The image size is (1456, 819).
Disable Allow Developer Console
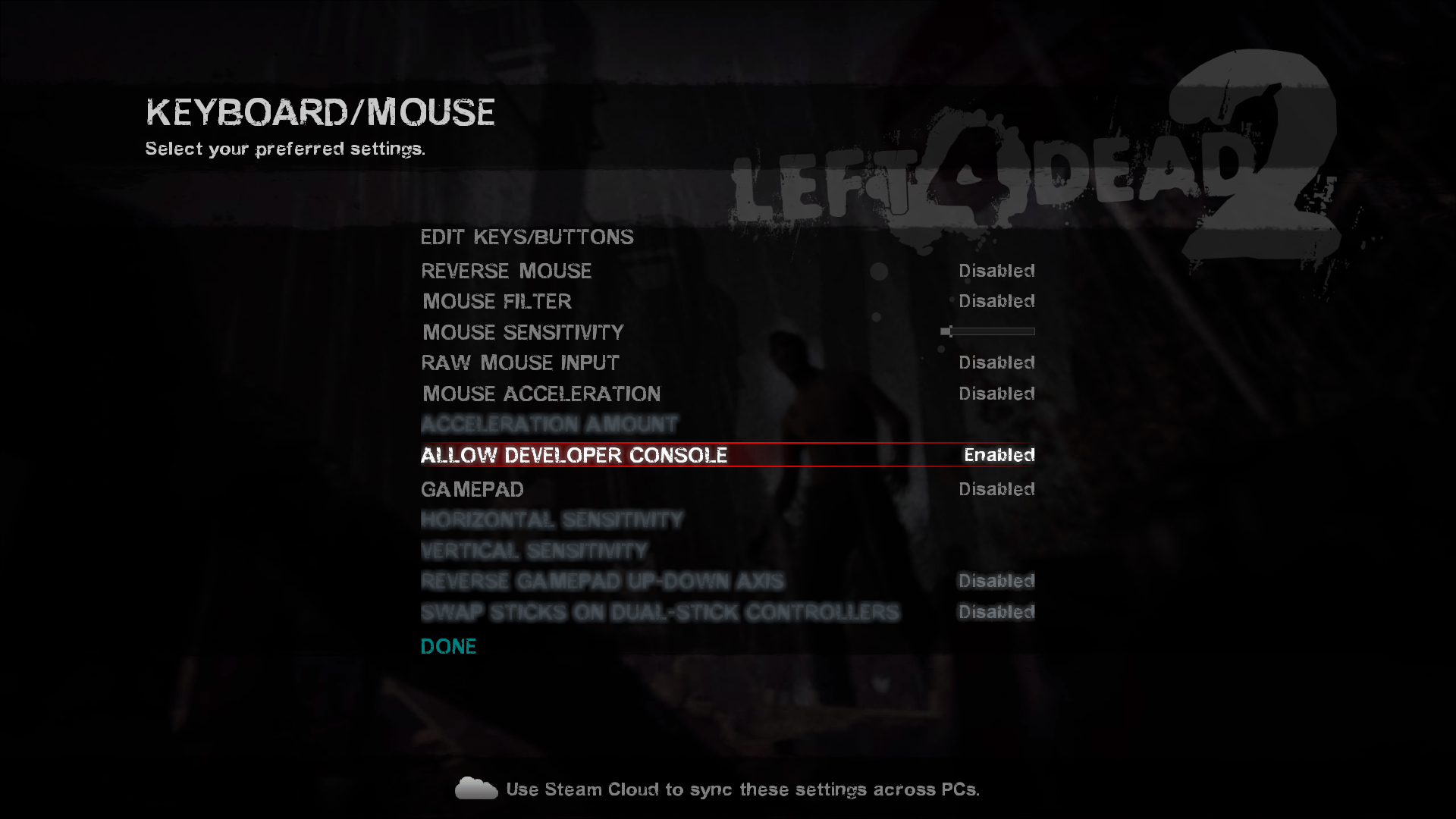(x=574, y=455)
